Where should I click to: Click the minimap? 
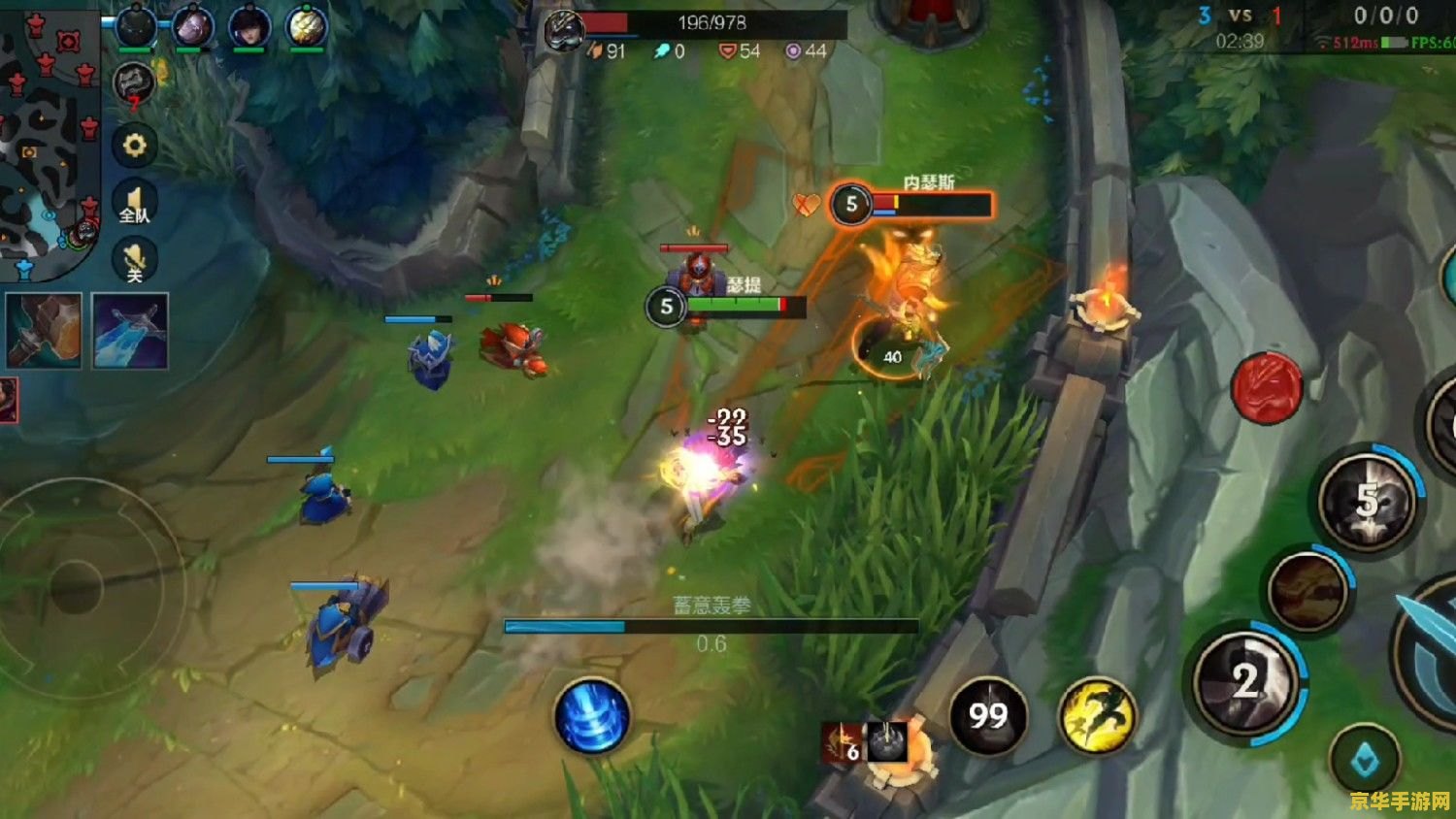point(49,136)
